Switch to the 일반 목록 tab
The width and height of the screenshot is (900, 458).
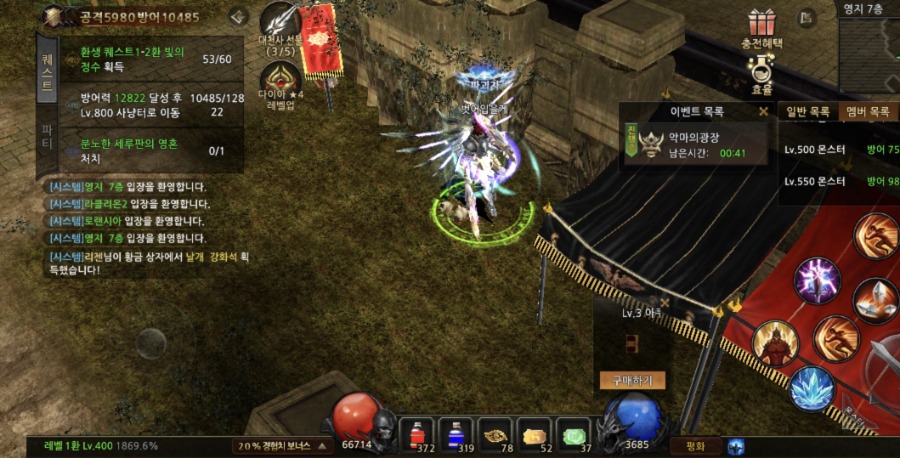click(808, 112)
